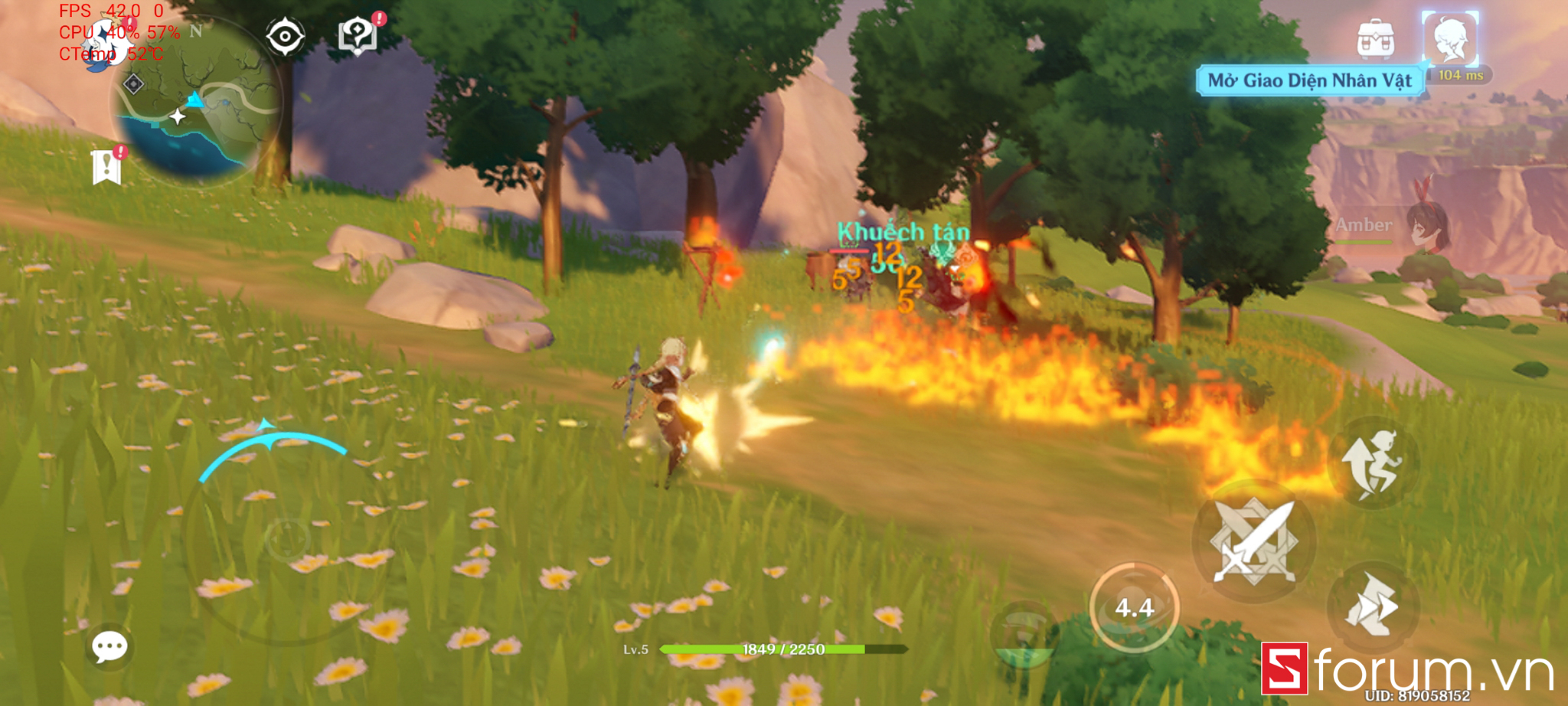Open the tutorial question mark icon

357,34
